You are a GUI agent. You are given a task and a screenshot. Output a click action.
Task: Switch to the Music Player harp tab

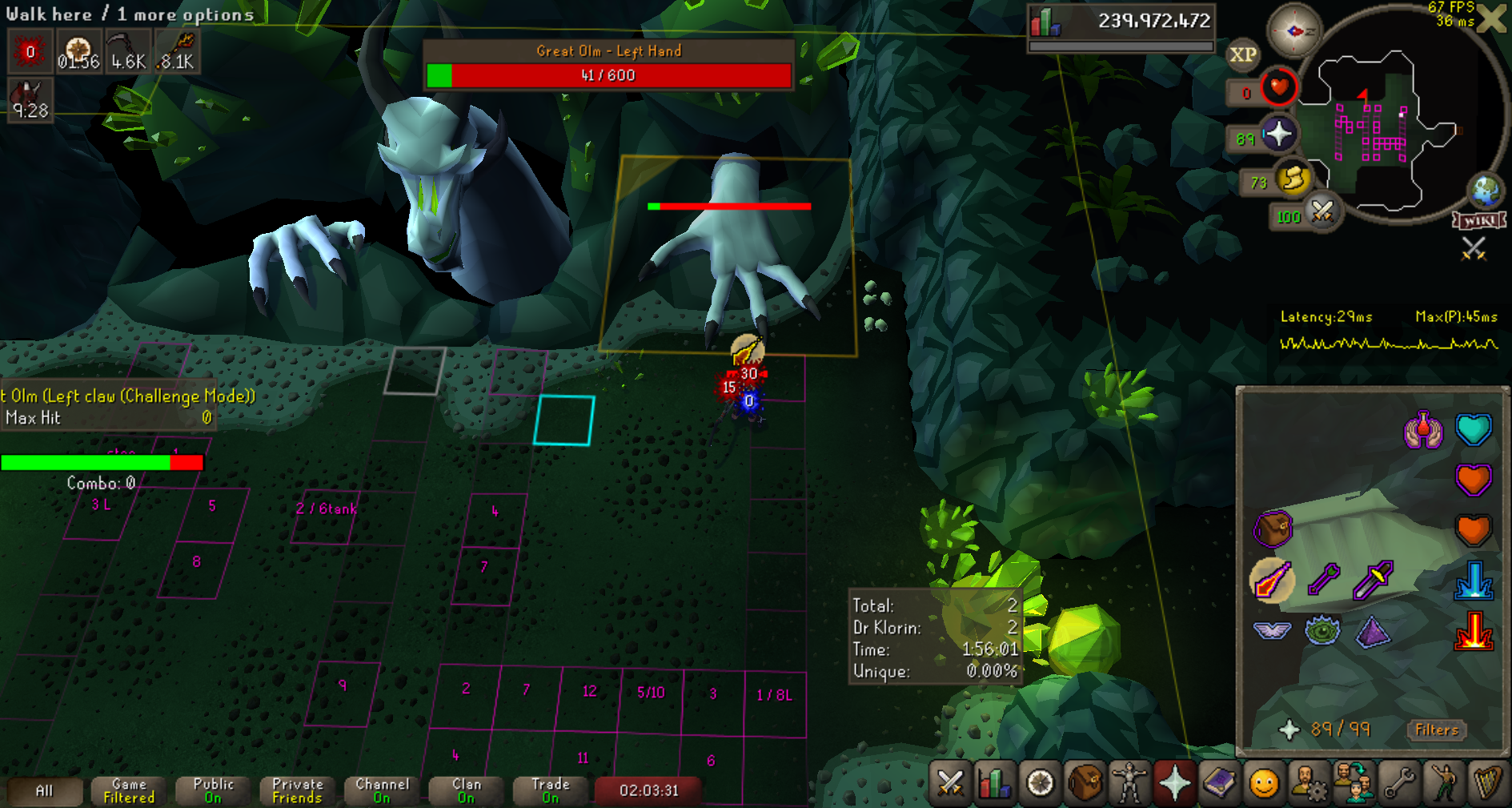point(1487,782)
